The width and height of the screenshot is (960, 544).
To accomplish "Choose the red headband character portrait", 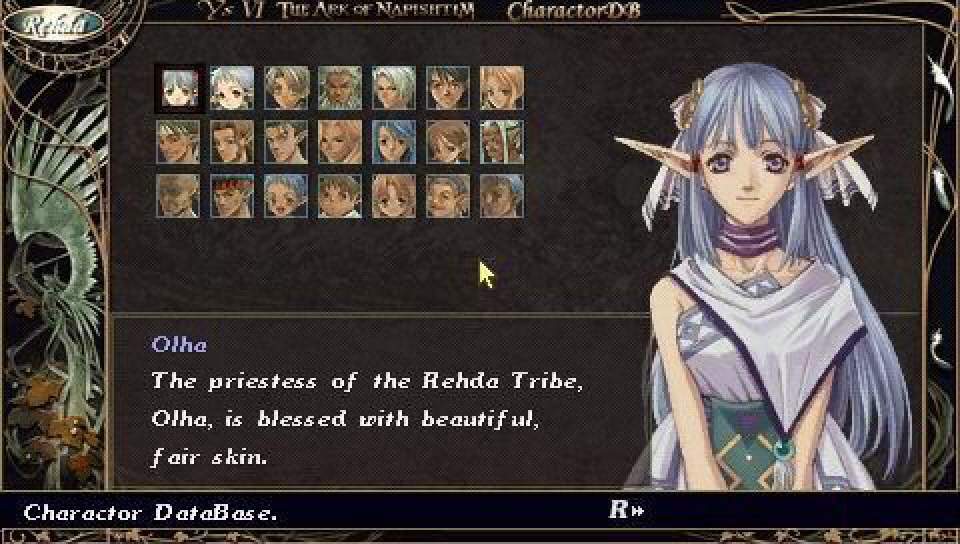I will 232,195.
